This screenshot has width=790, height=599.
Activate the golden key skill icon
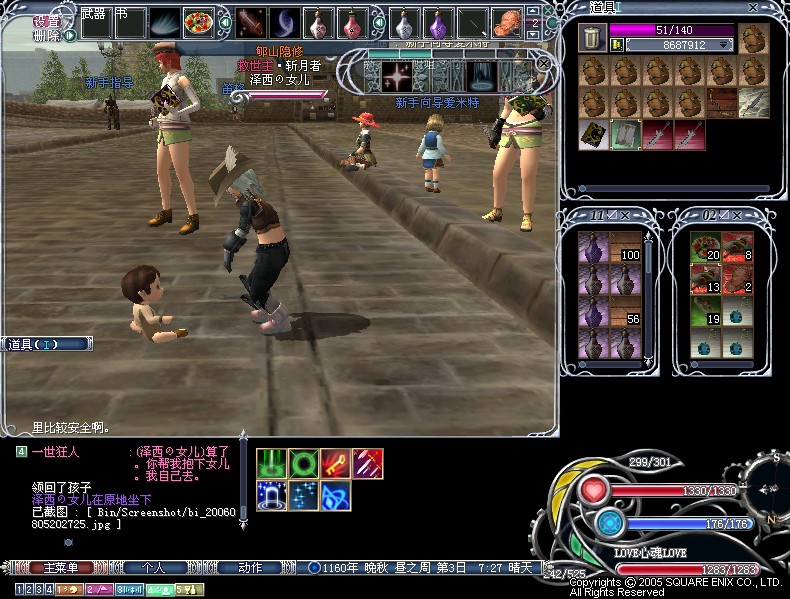coord(335,463)
